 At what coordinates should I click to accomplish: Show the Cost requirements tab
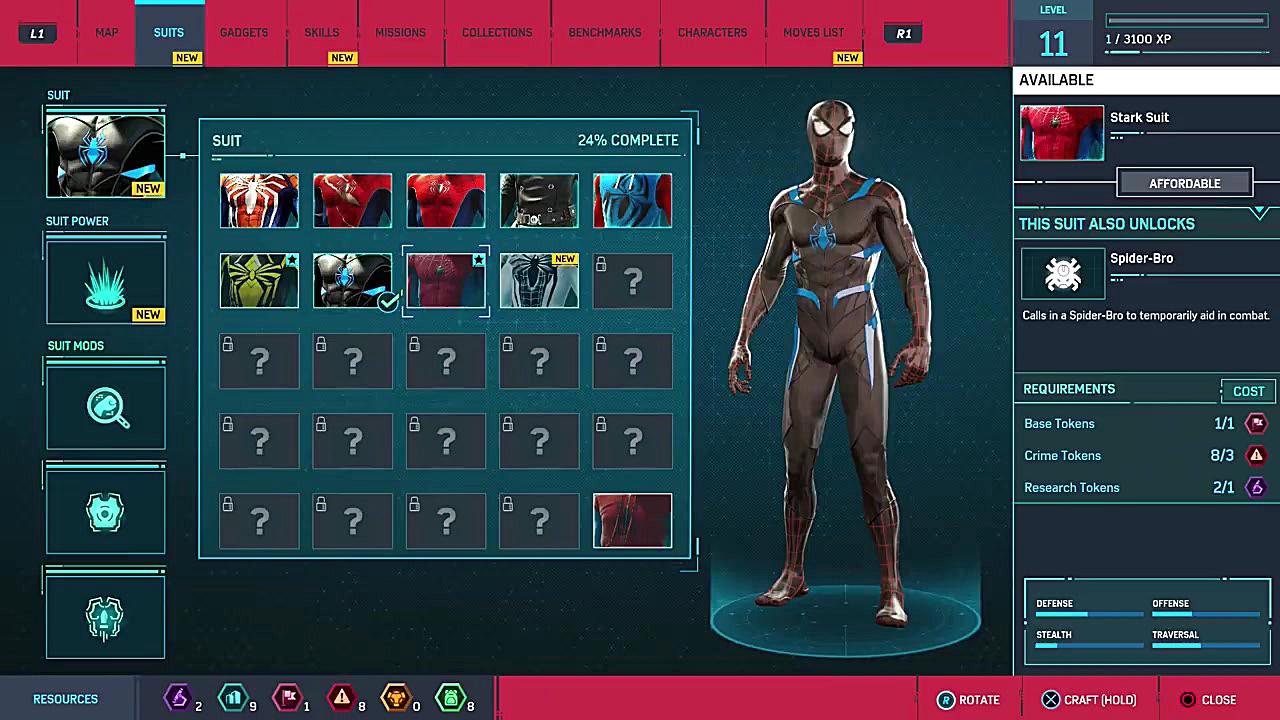point(1248,391)
